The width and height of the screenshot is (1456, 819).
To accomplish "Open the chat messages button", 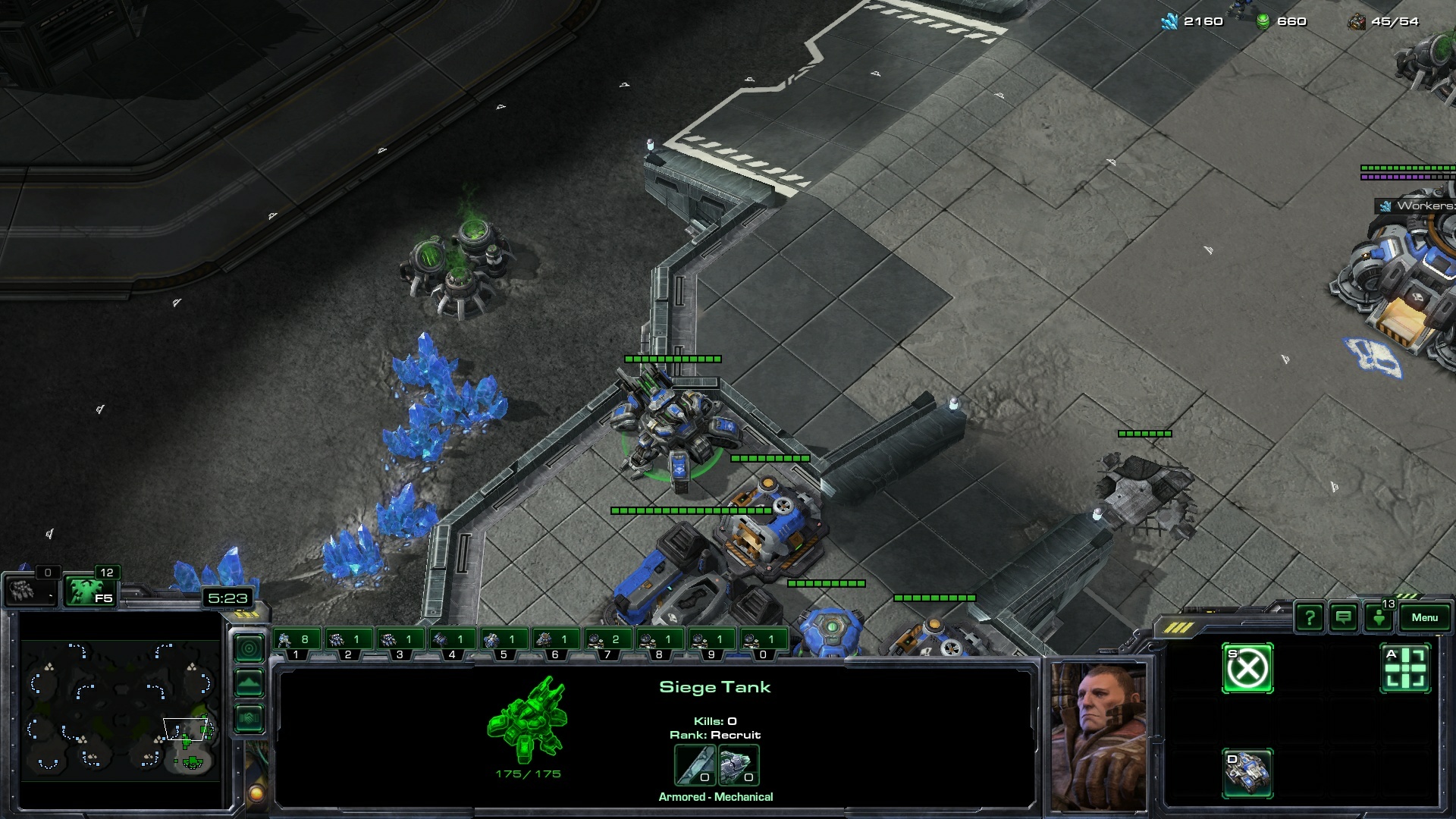I will [x=1344, y=618].
